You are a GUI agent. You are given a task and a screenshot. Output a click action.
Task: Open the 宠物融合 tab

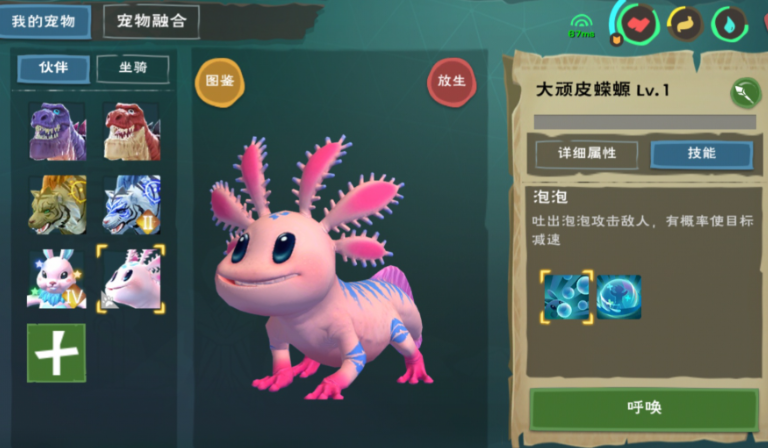151,20
